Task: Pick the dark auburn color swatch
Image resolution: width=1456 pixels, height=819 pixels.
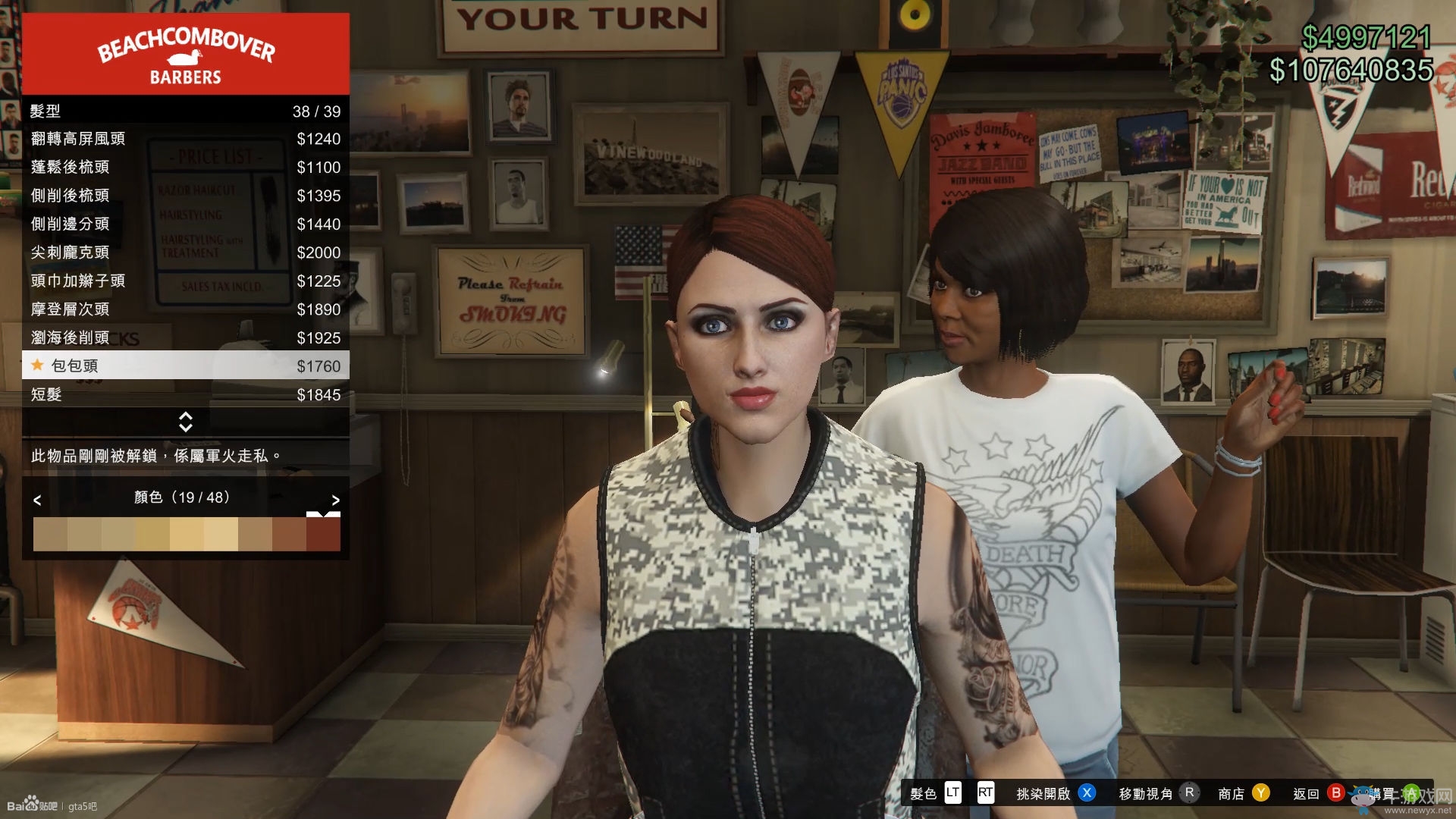Action: 323,535
